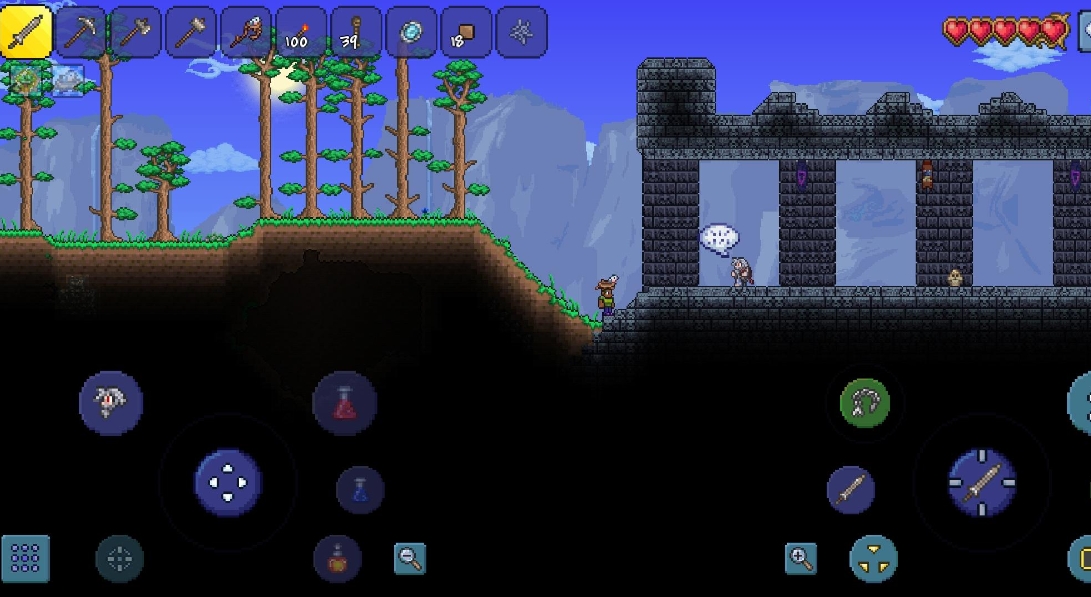Select the shuriken hotbar slot
Viewport: 1091px width, 597px height.
coord(521,32)
